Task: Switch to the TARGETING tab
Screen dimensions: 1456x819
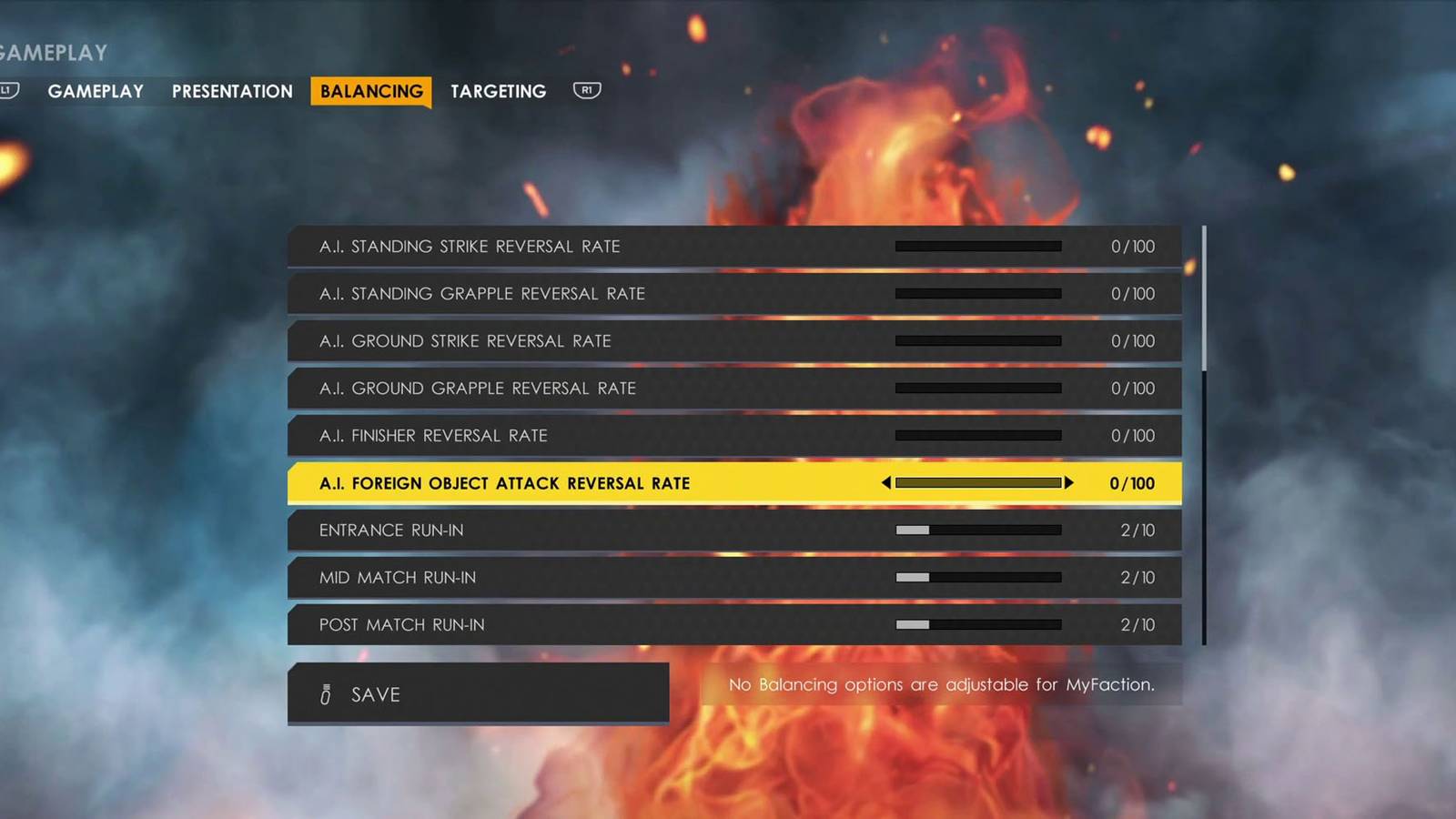Action: [497, 91]
